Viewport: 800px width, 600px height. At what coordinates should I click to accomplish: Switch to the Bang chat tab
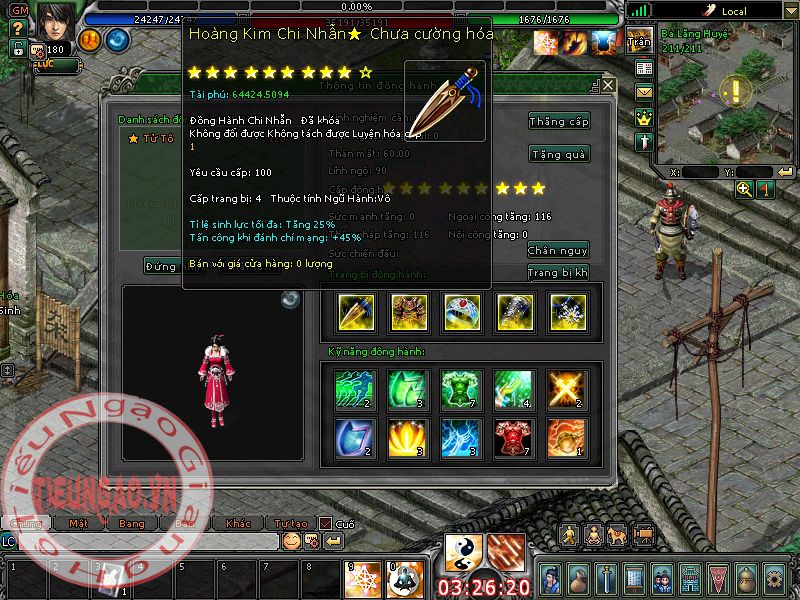132,523
